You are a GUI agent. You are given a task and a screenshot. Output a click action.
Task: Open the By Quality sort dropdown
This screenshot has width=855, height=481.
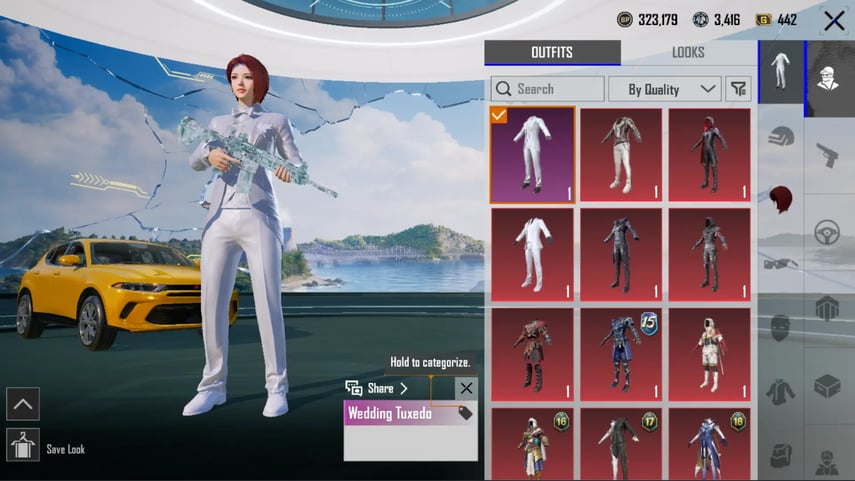[x=664, y=89]
